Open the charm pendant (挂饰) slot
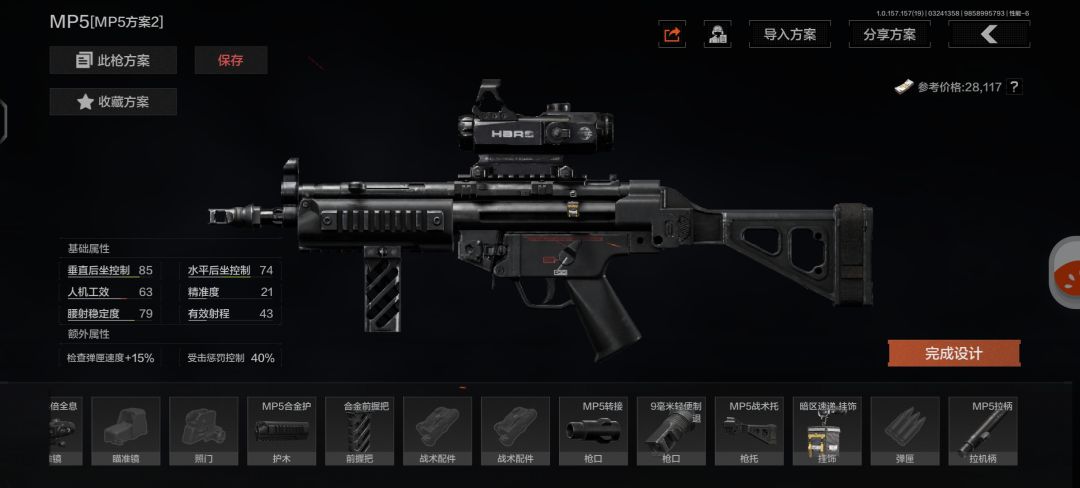The width and height of the screenshot is (1080, 488). click(x=827, y=431)
